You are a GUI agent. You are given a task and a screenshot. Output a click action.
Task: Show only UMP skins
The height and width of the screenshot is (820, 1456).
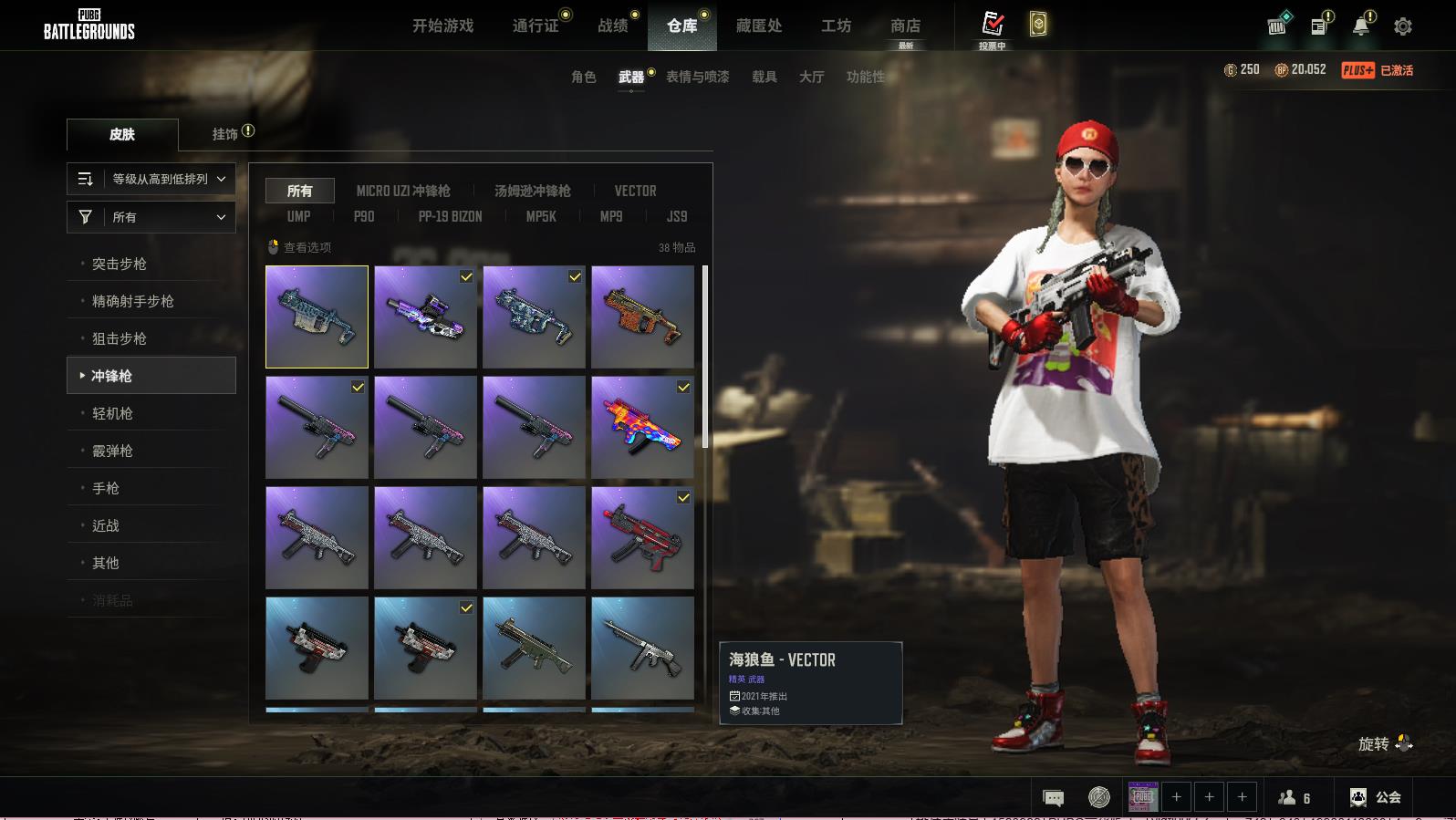(298, 216)
